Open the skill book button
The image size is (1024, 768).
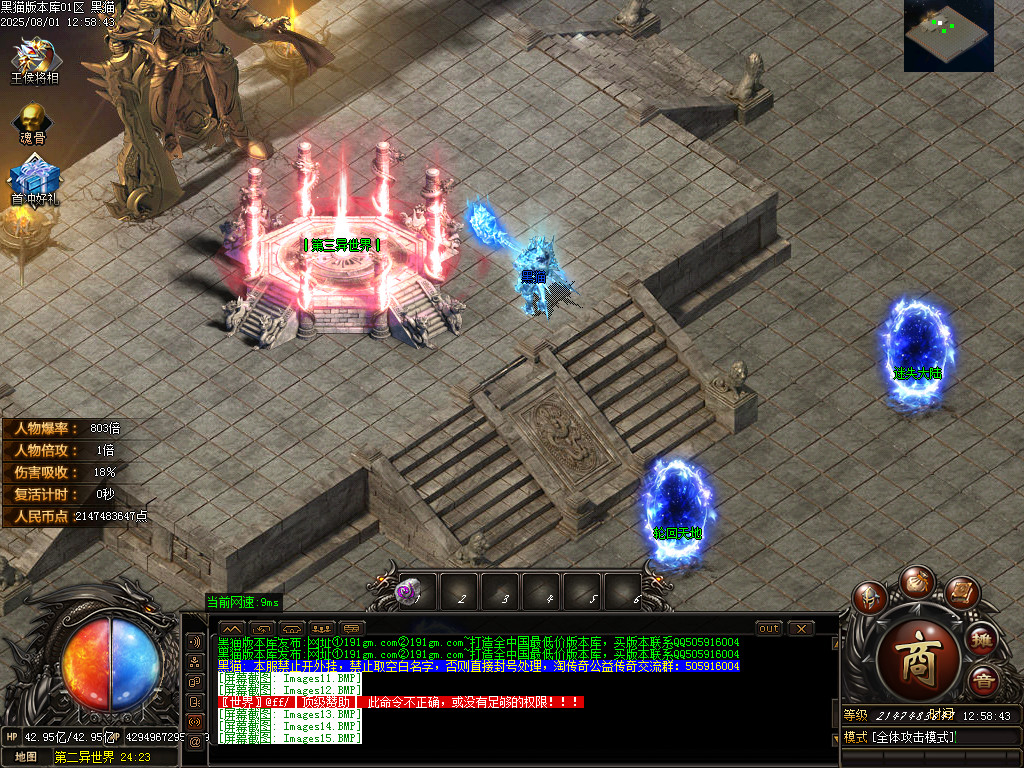[961, 593]
